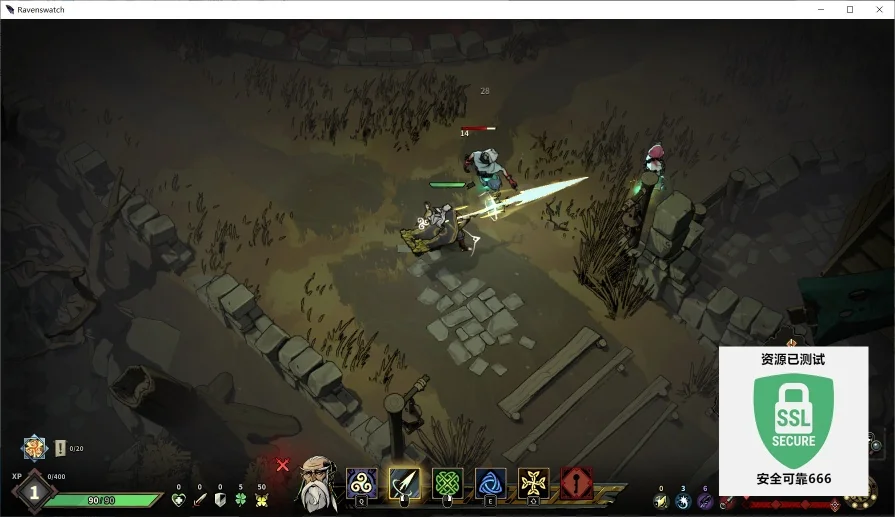This screenshot has width=895, height=517.
Task: Maximize the game window
Action: point(850,9)
